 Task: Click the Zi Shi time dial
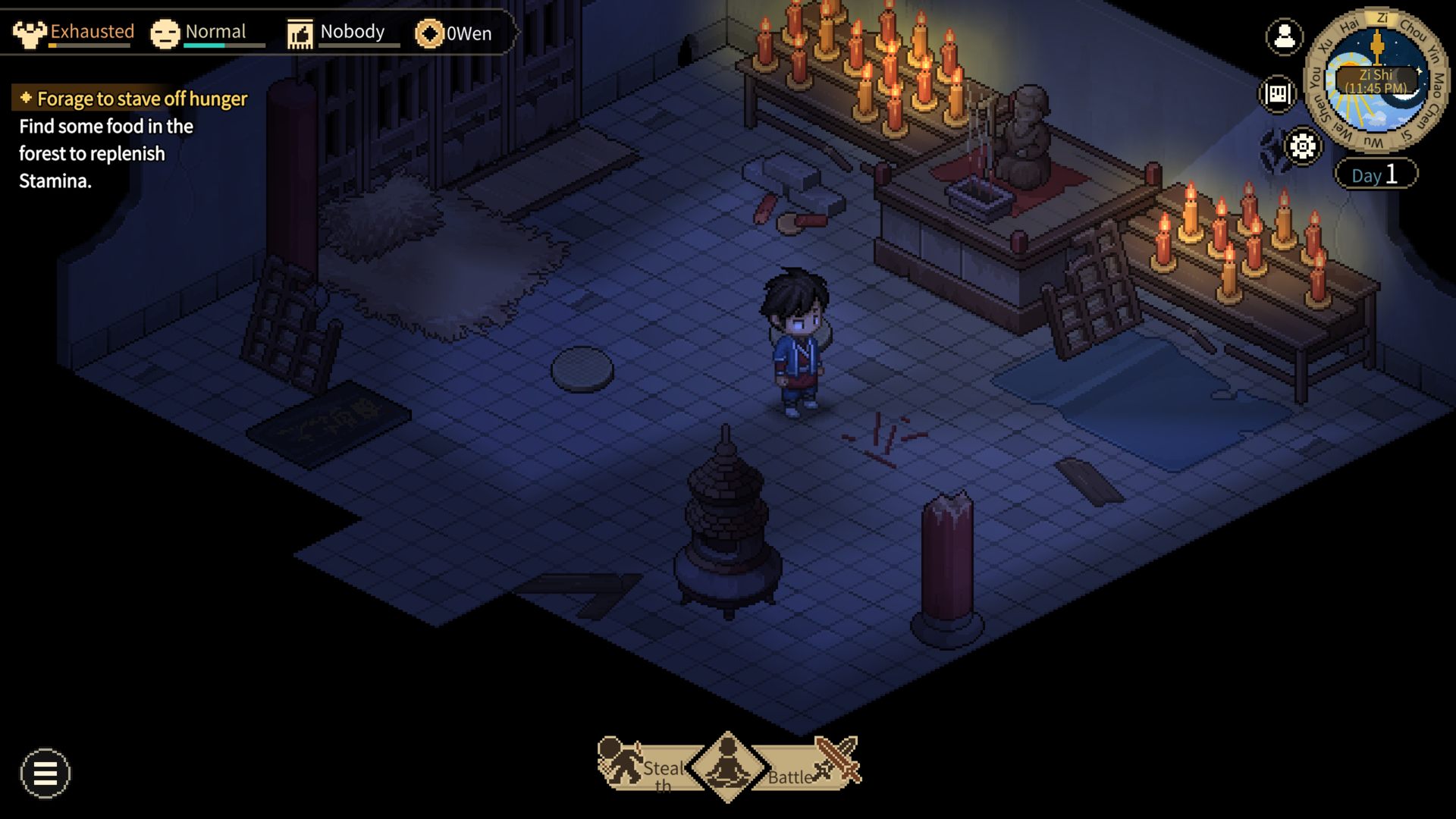tap(1376, 80)
